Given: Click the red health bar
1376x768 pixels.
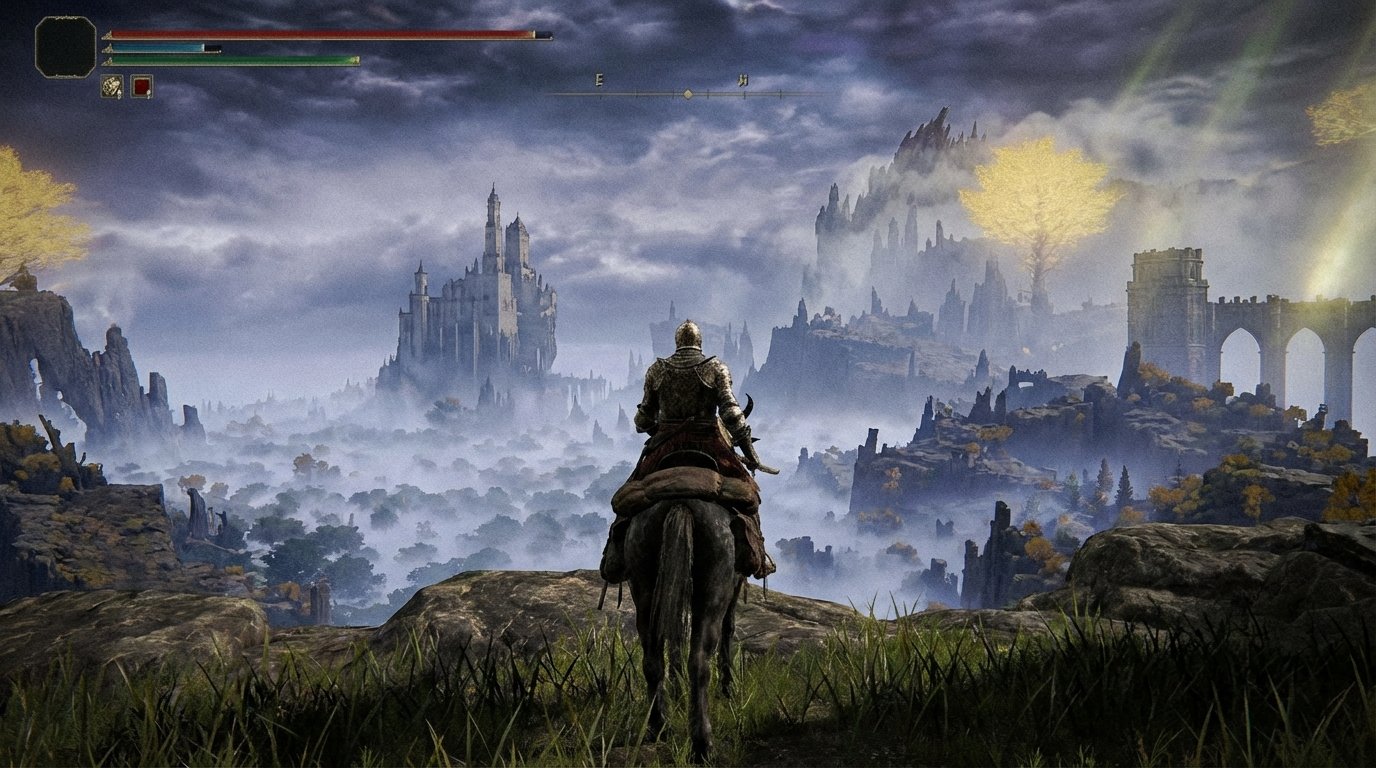Looking at the screenshot, I should [x=320, y=33].
